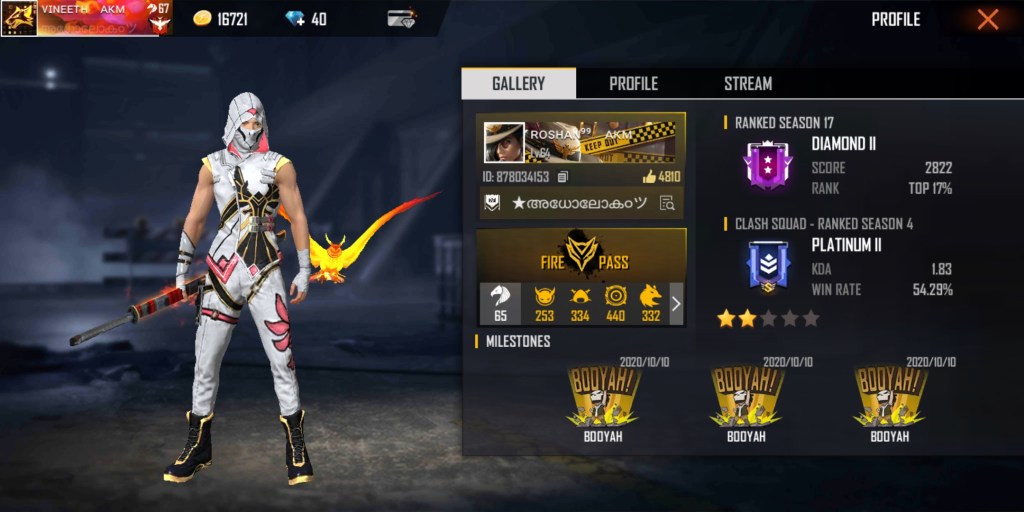Click the Diamond II rank badge

[x=767, y=166]
